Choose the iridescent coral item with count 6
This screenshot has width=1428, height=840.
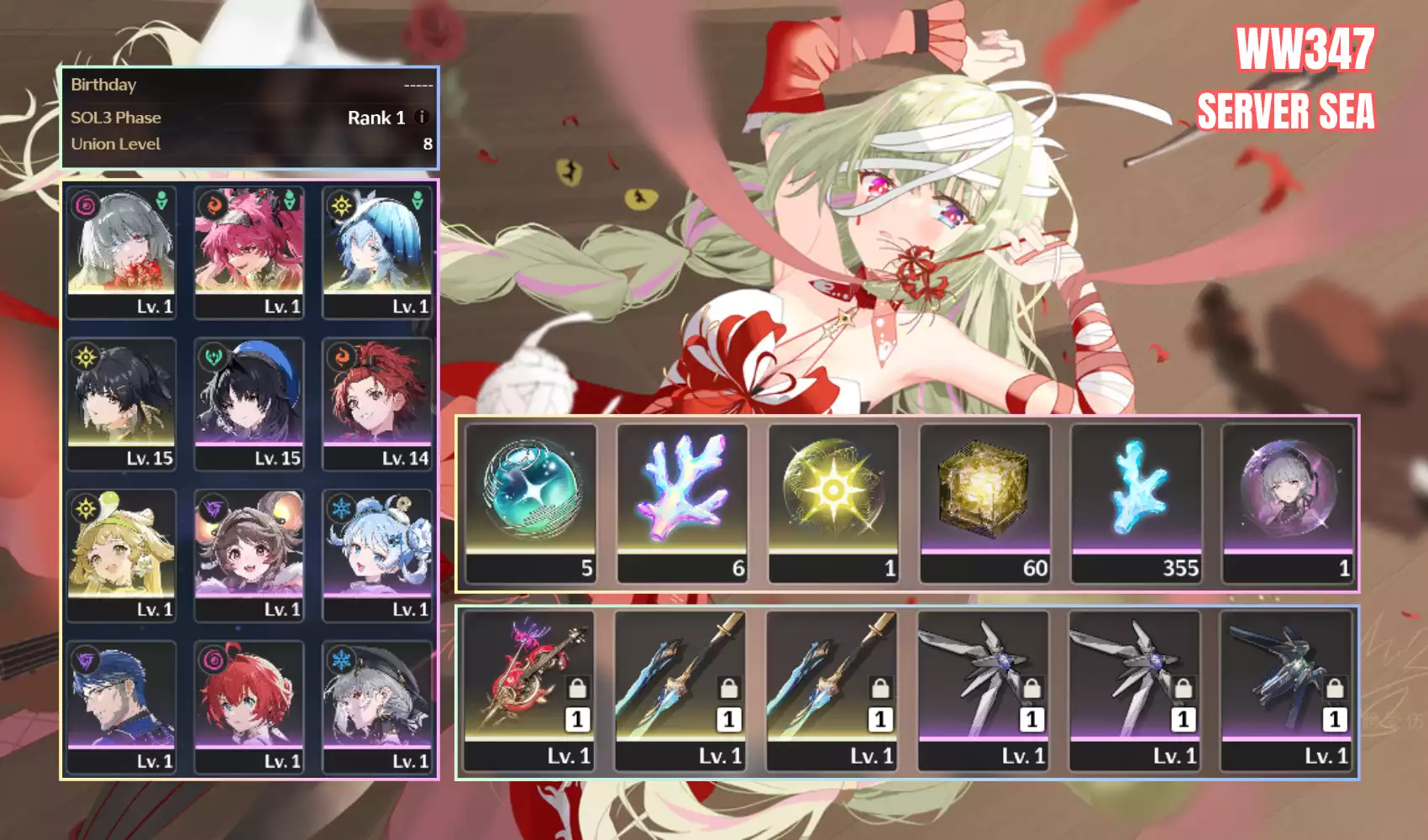pos(682,501)
